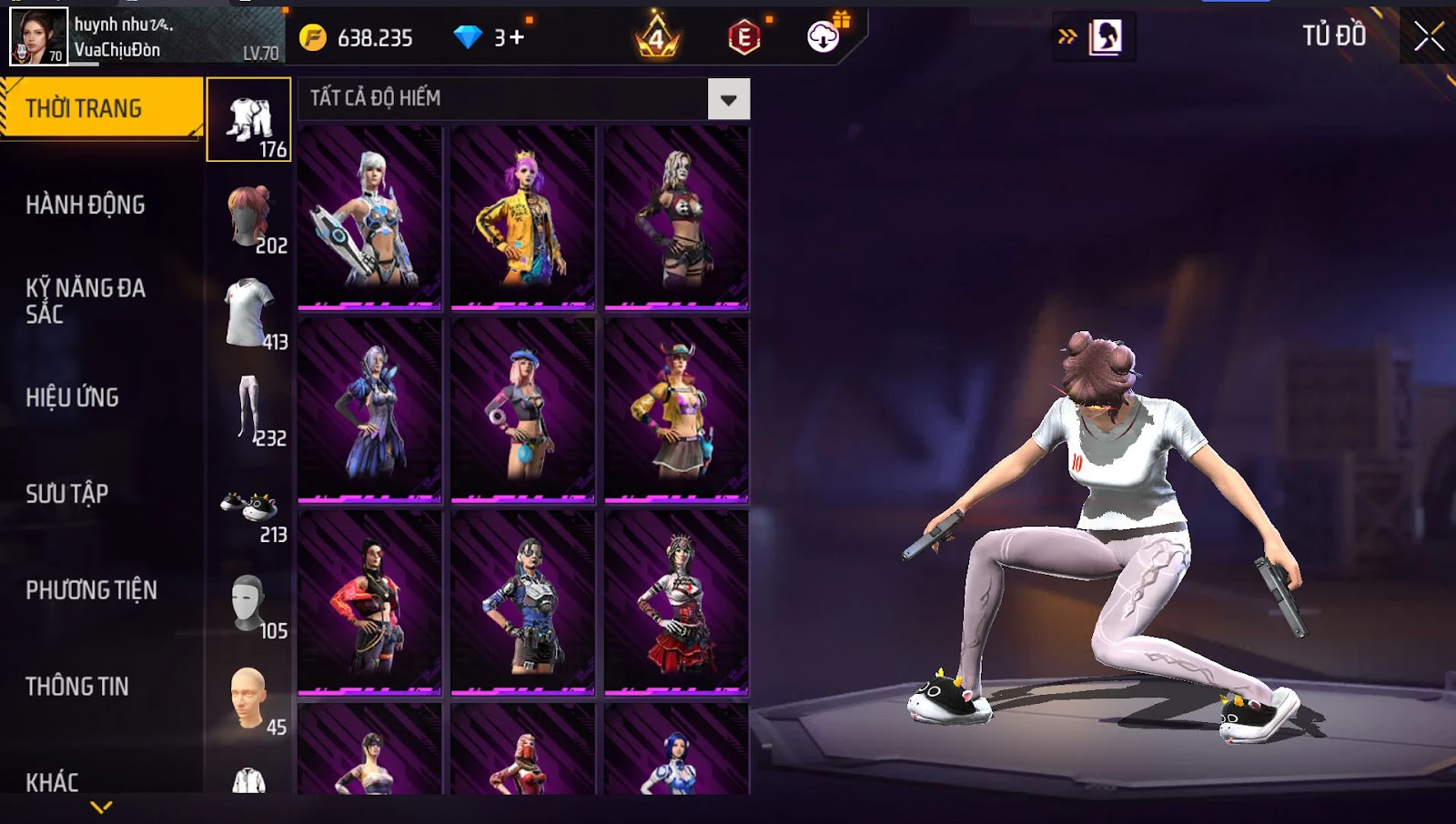Switch to the THỜI TRANG tab

tap(101, 108)
